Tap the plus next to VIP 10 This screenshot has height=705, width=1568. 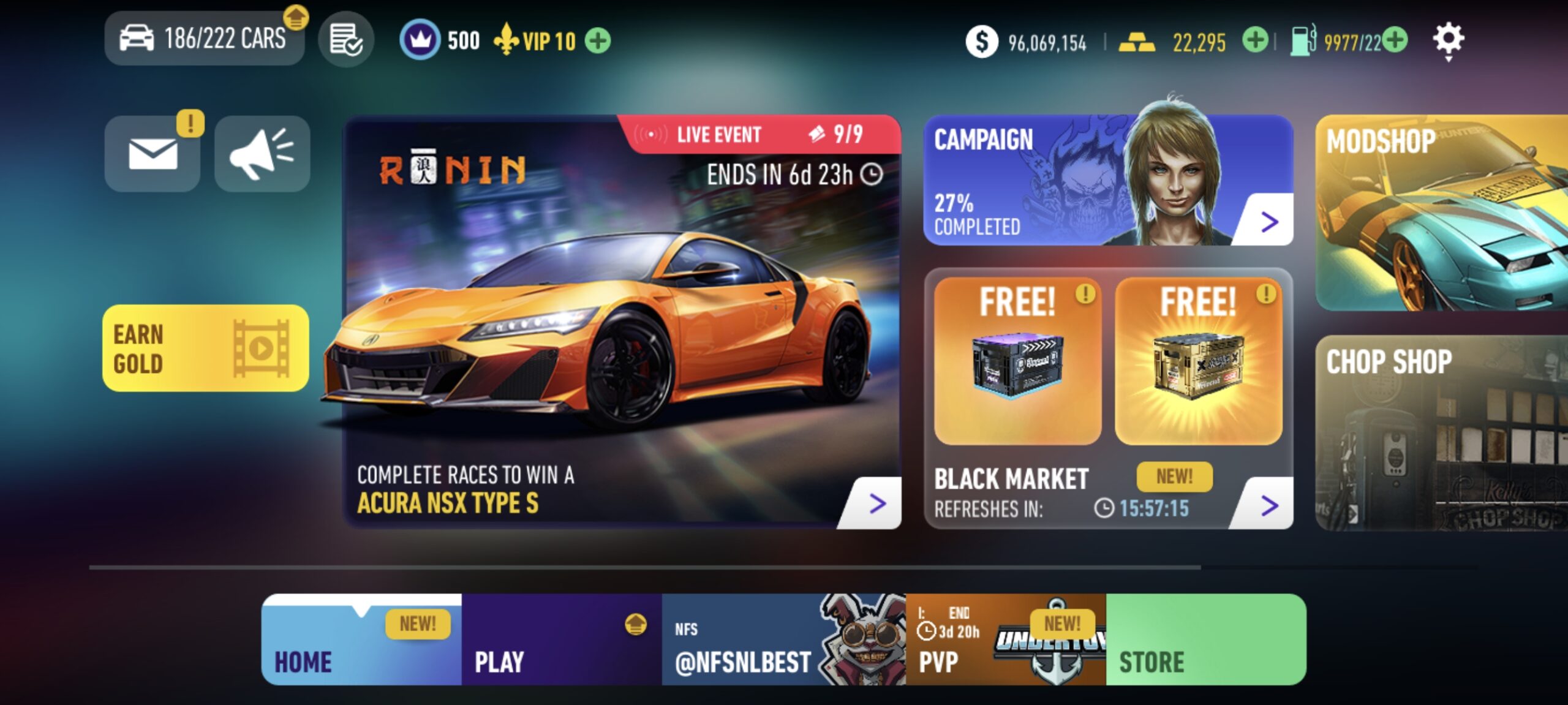point(598,41)
